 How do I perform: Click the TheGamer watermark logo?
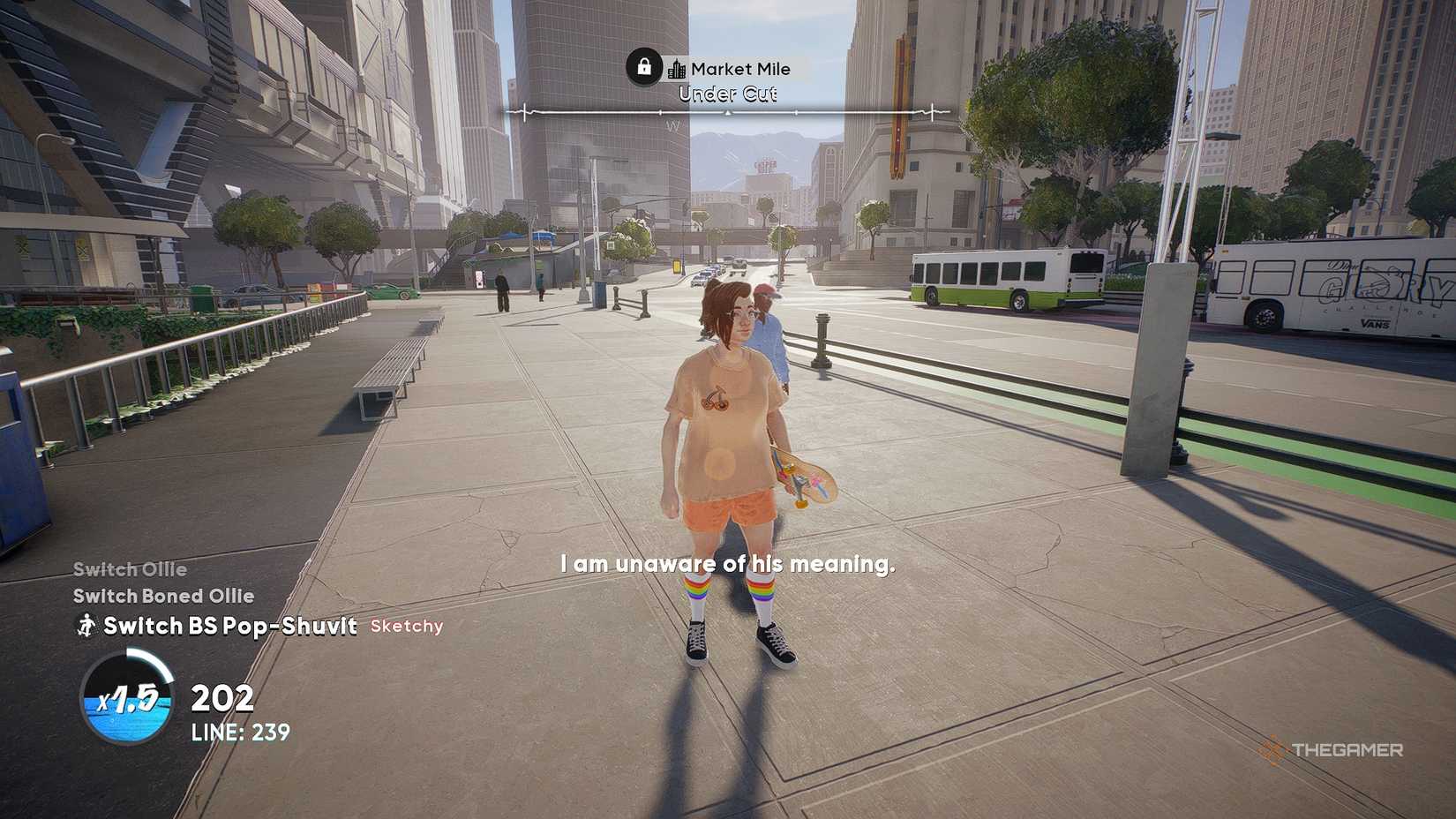[x=1330, y=750]
